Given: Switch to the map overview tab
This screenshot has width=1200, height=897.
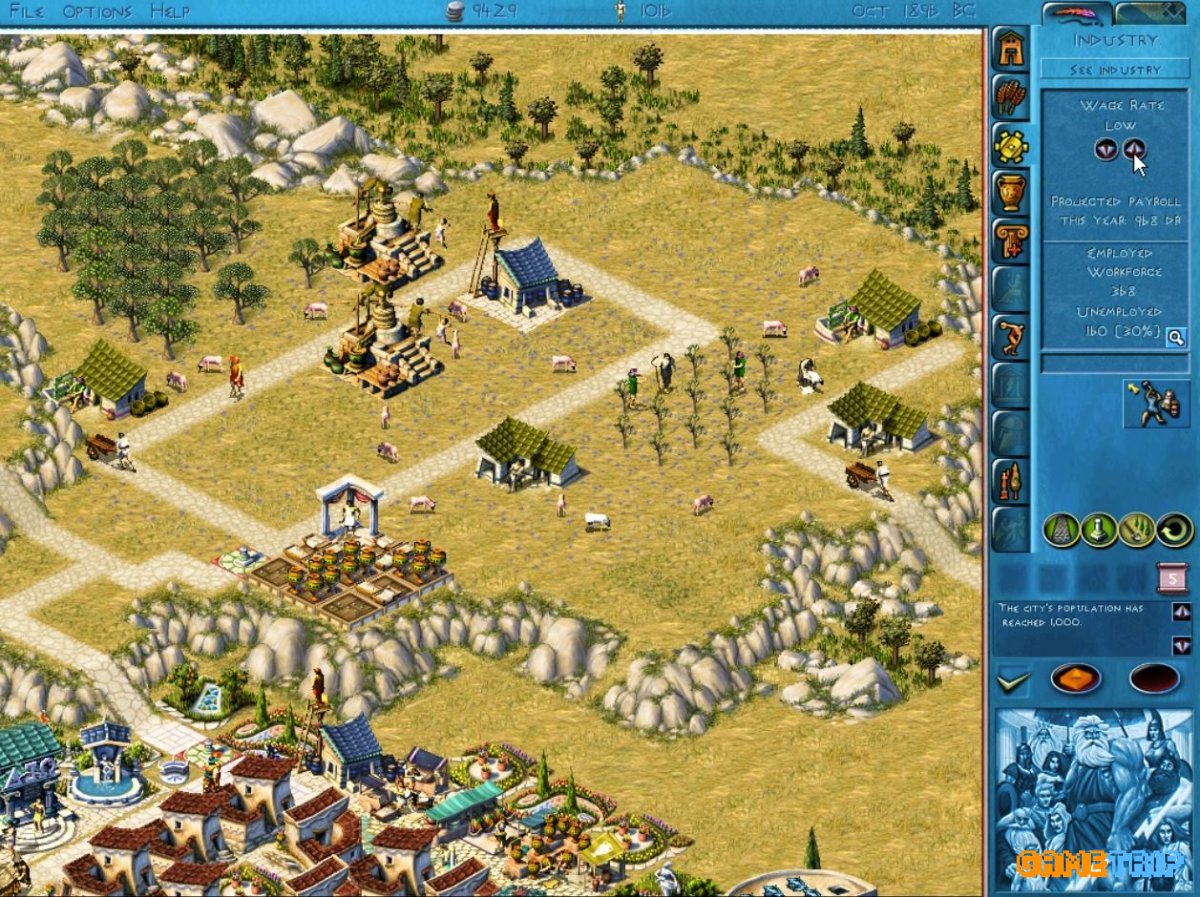Looking at the screenshot, I should pyautogui.click(x=1150, y=14).
